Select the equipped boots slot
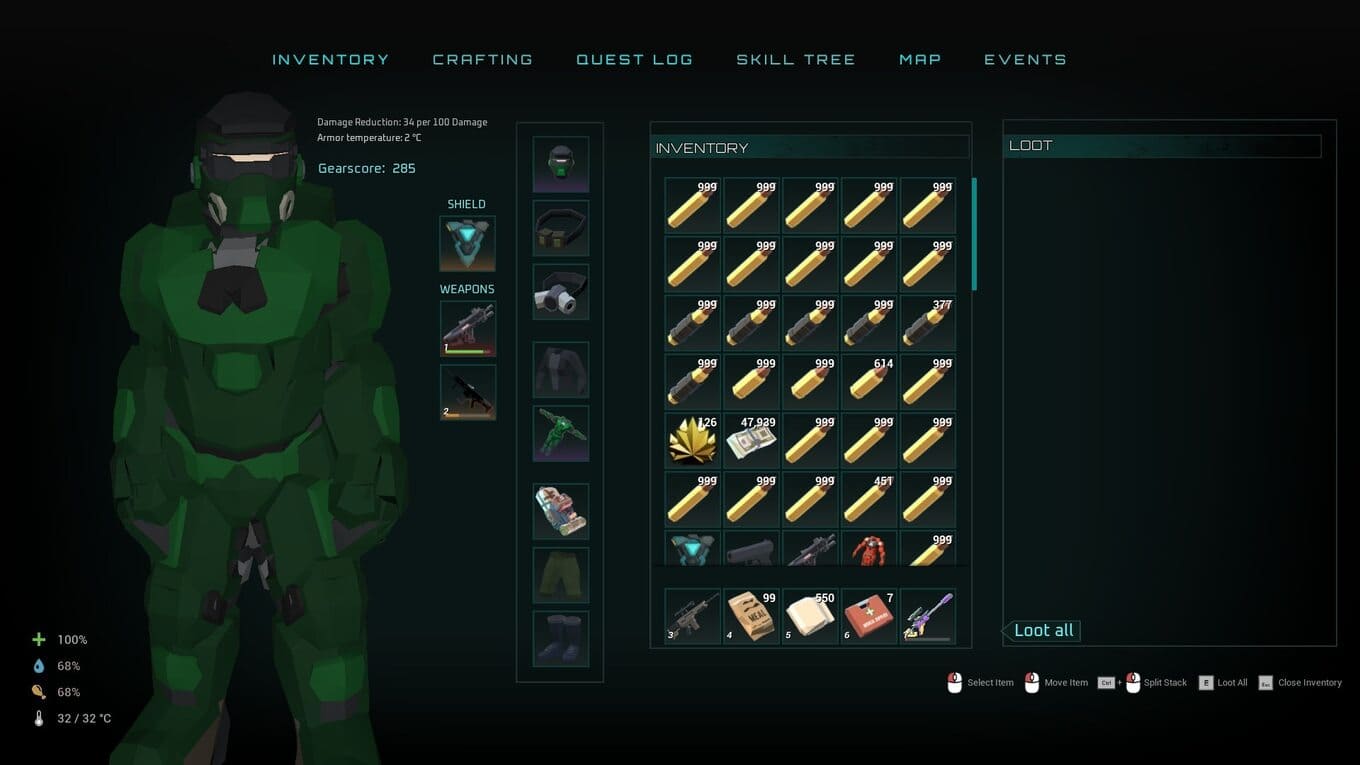 pyautogui.click(x=560, y=639)
